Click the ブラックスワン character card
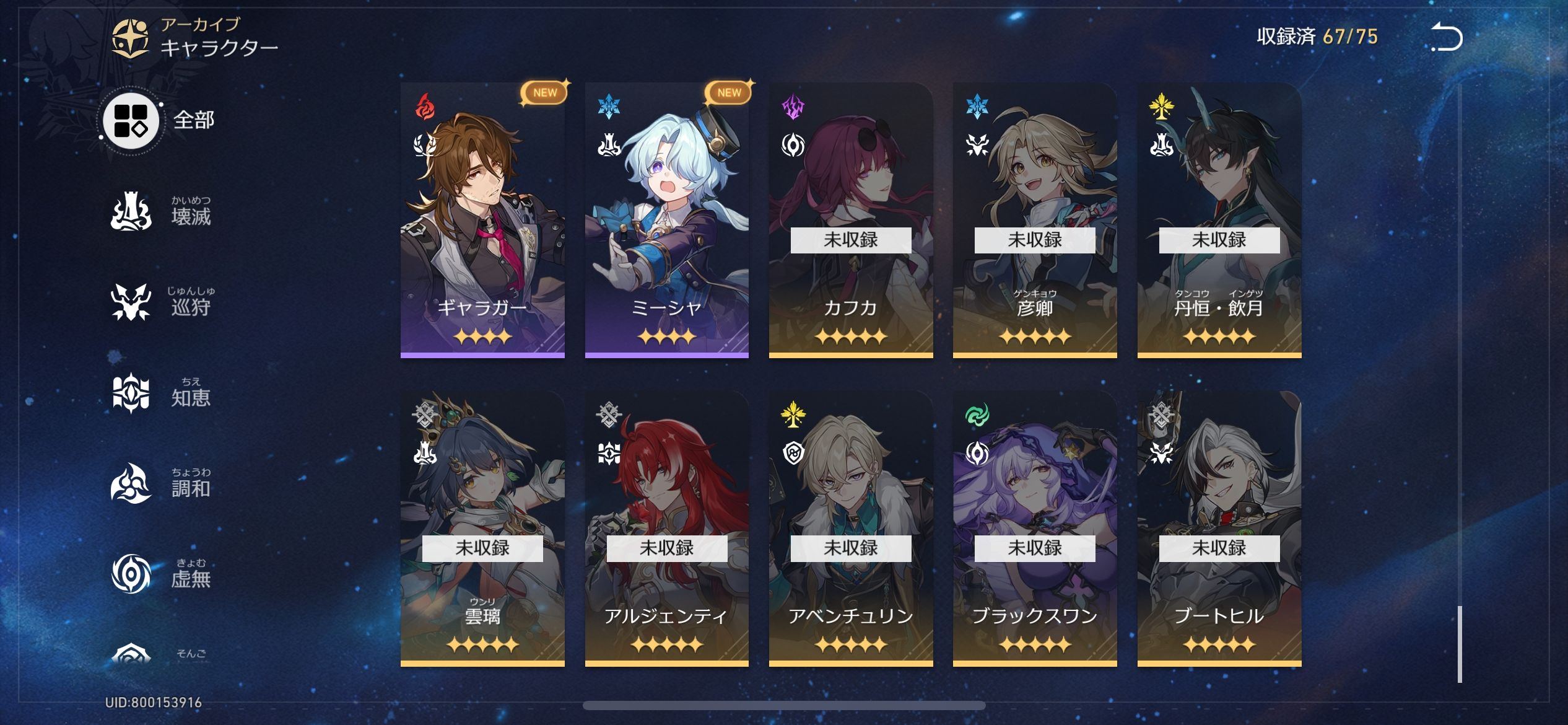 1035,528
